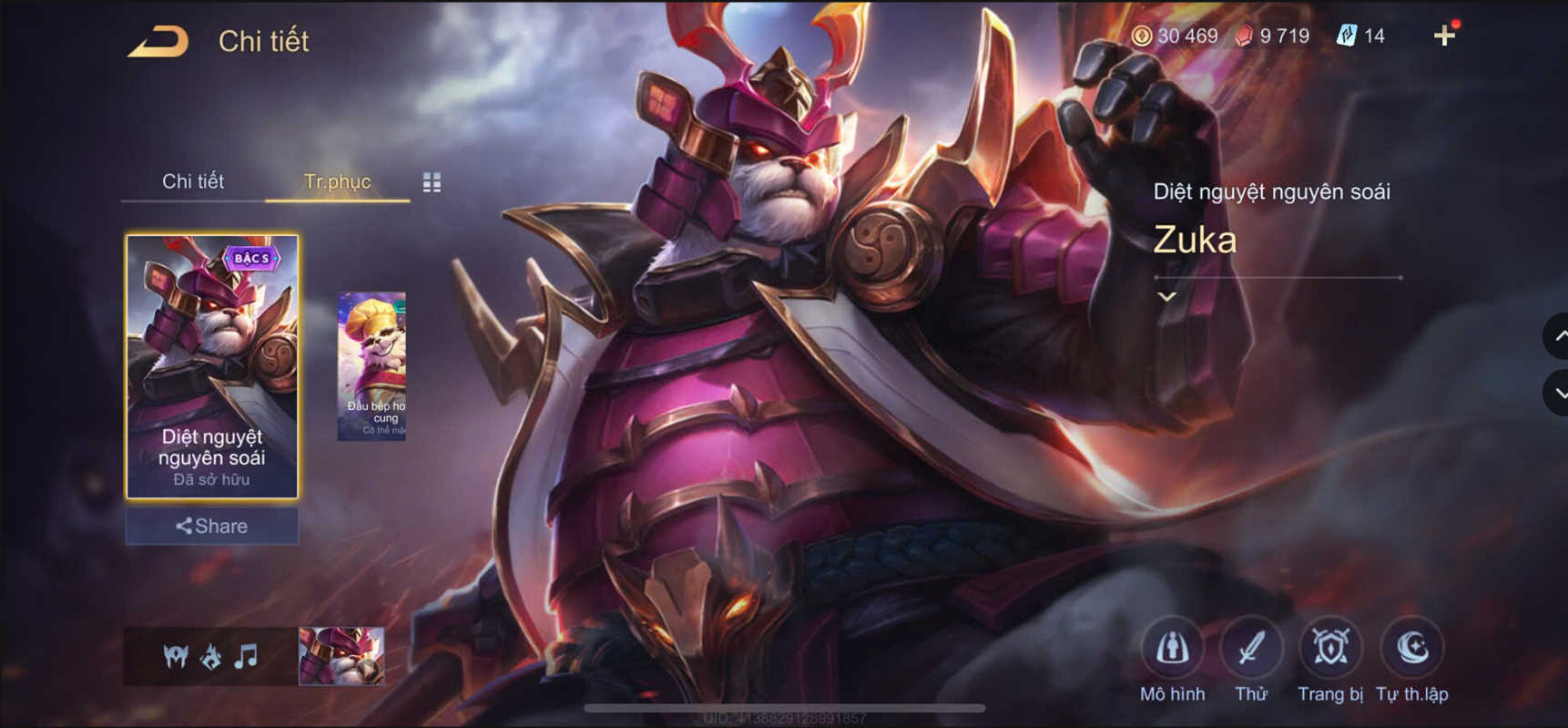1568x728 pixels.
Task: Select the skill effect icon beside the music note
Action: pyautogui.click(x=209, y=655)
